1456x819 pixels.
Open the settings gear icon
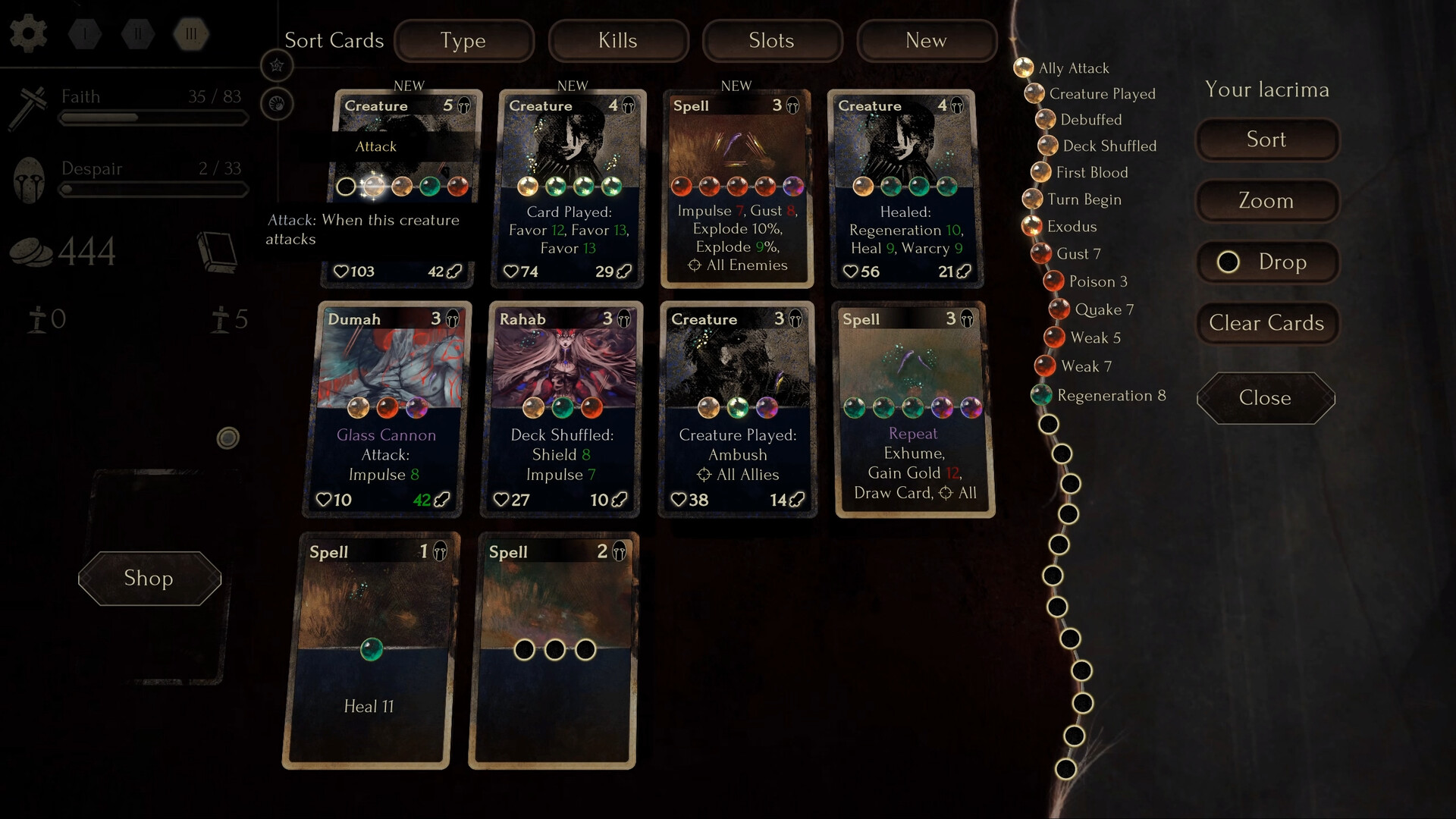pos(28,33)
